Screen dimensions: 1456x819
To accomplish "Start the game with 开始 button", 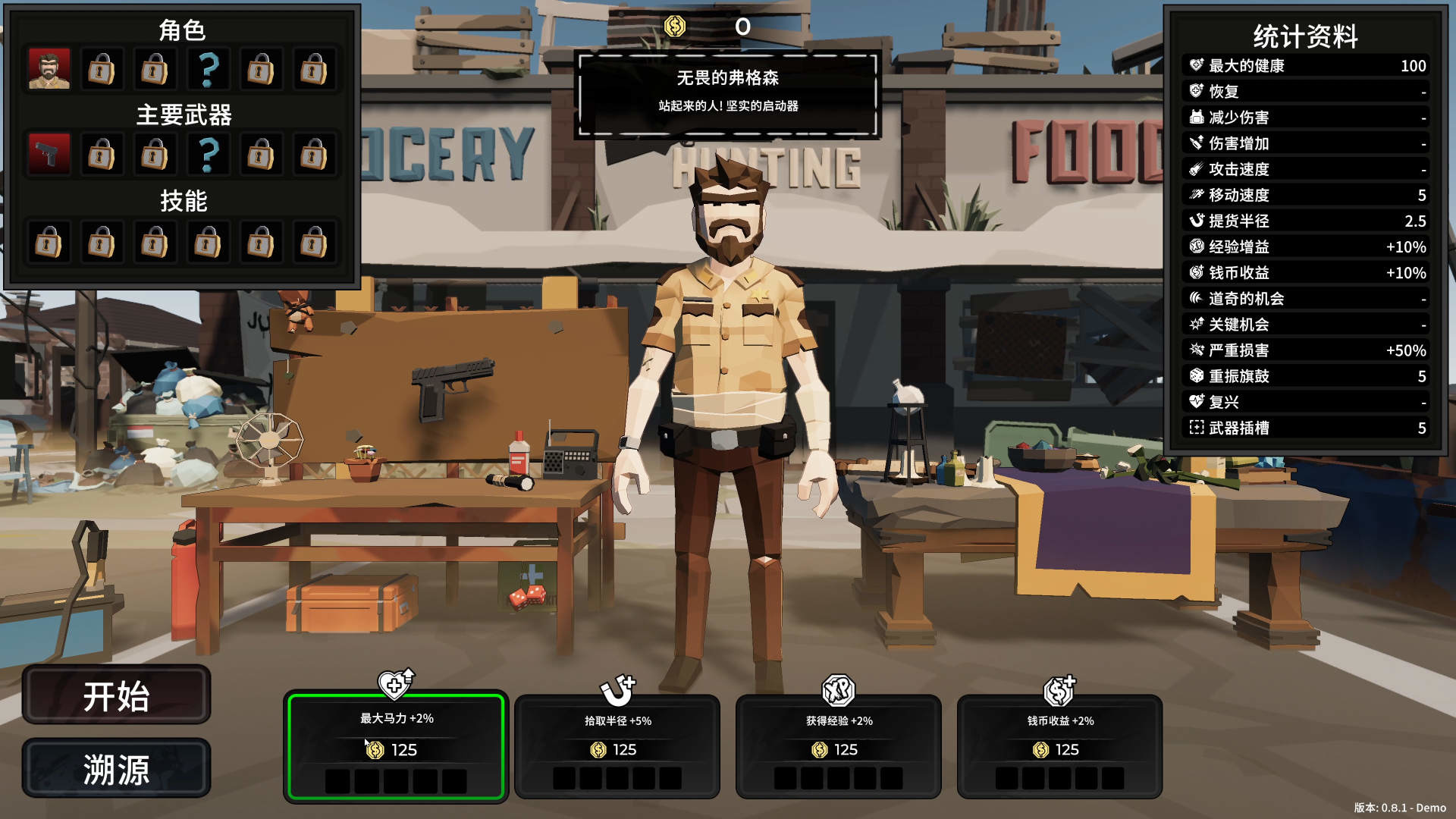I will pos(116,695).
